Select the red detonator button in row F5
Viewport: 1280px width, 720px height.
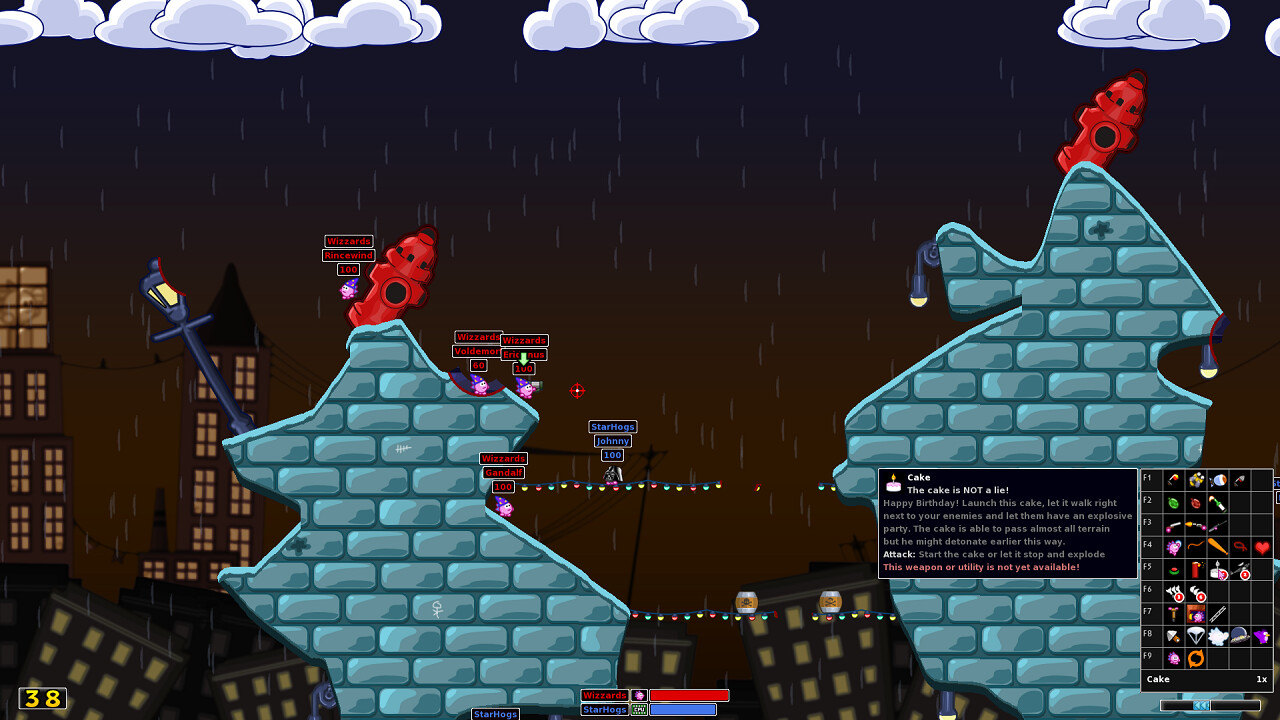click(1172, 569)
